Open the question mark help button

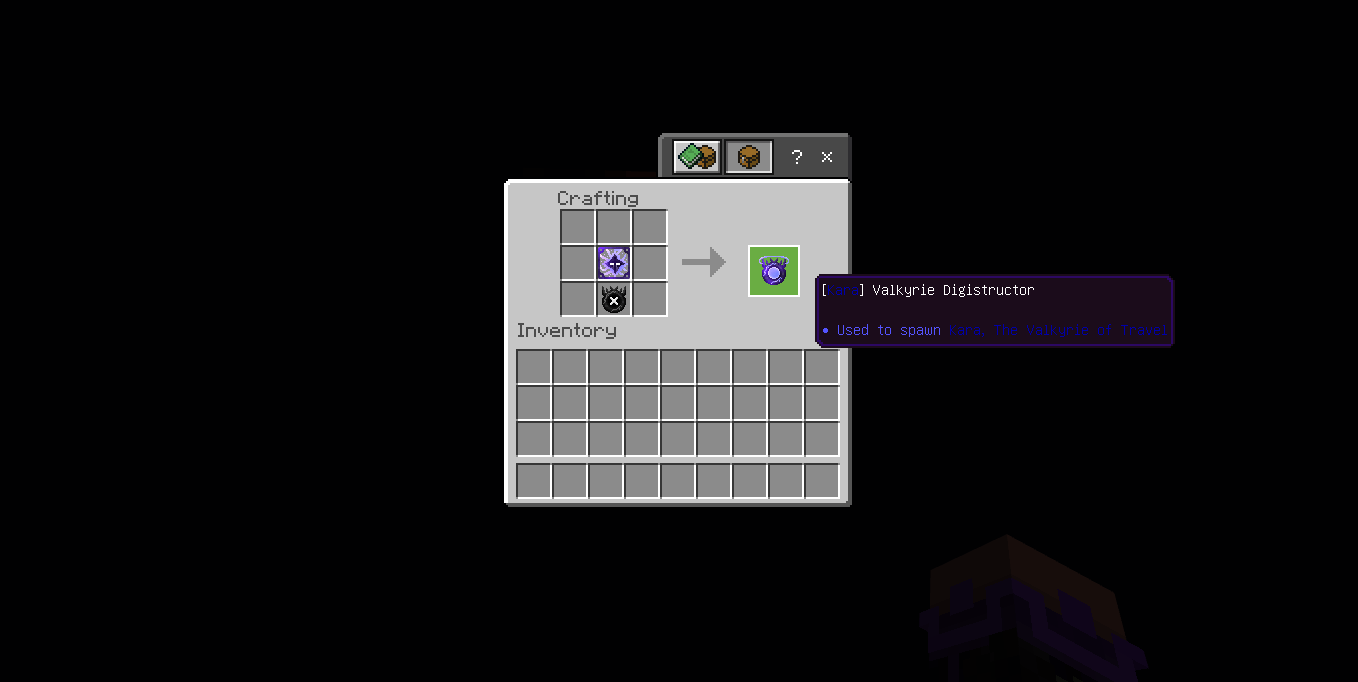coord(797,157)
